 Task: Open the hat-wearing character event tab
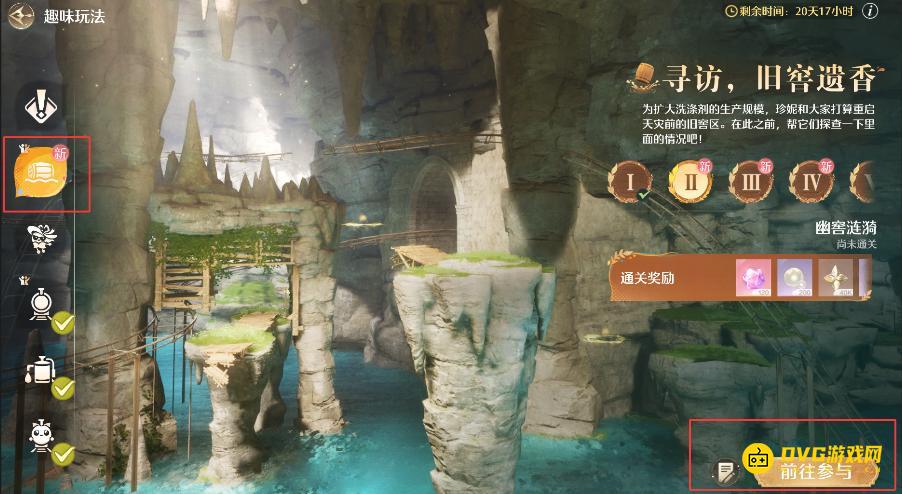[41, 238]
